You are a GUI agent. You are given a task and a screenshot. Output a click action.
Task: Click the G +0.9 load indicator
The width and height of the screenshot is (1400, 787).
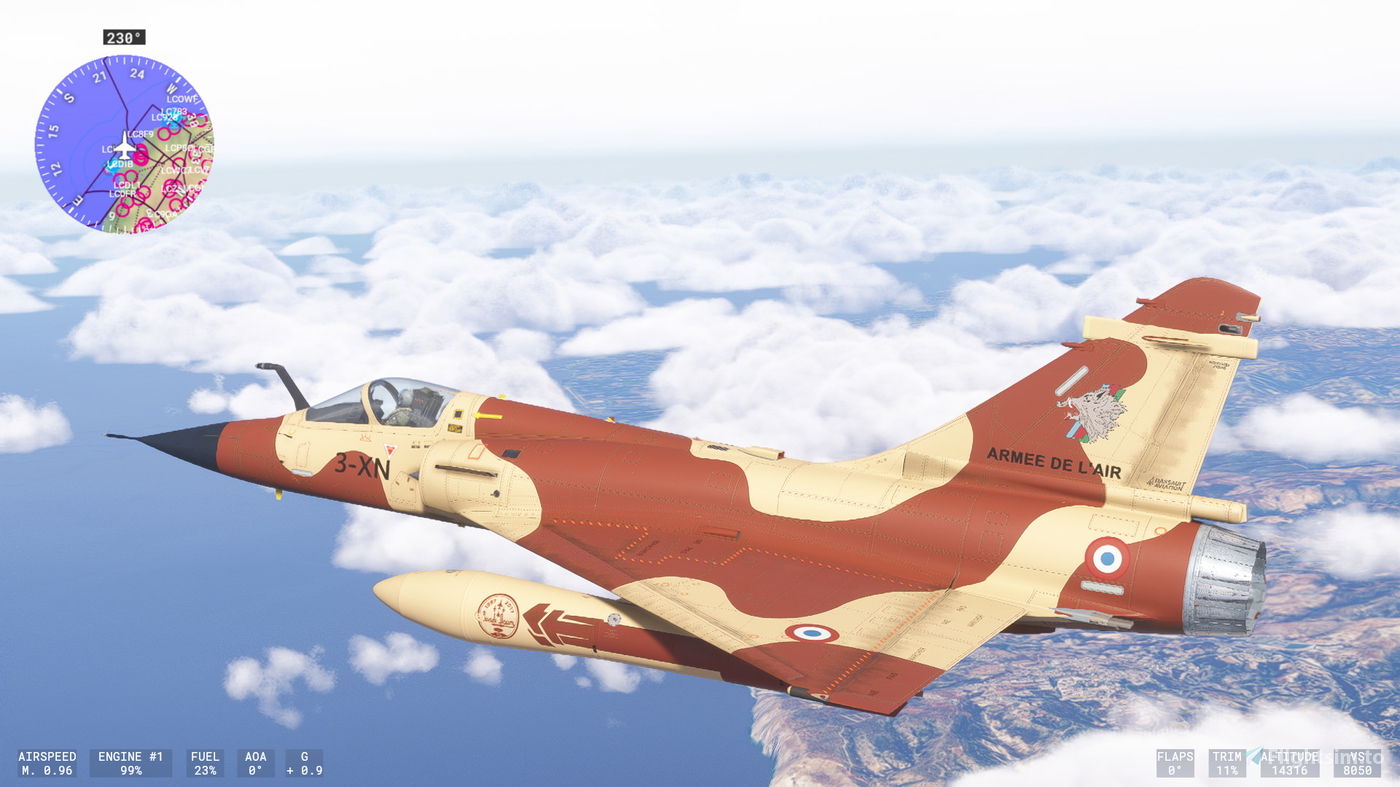click(x=302, y=762)
